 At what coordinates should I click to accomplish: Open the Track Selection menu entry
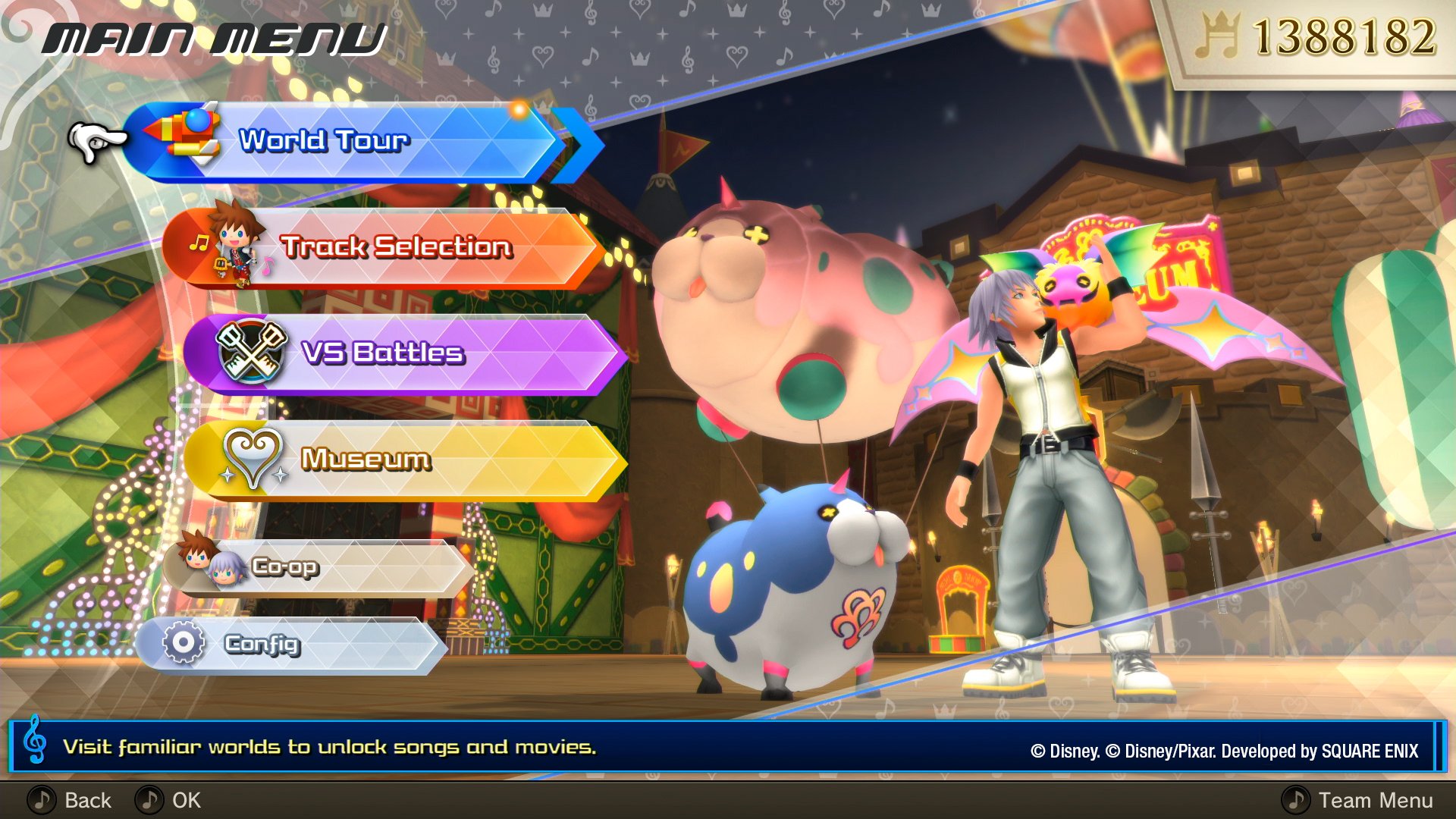394,248
